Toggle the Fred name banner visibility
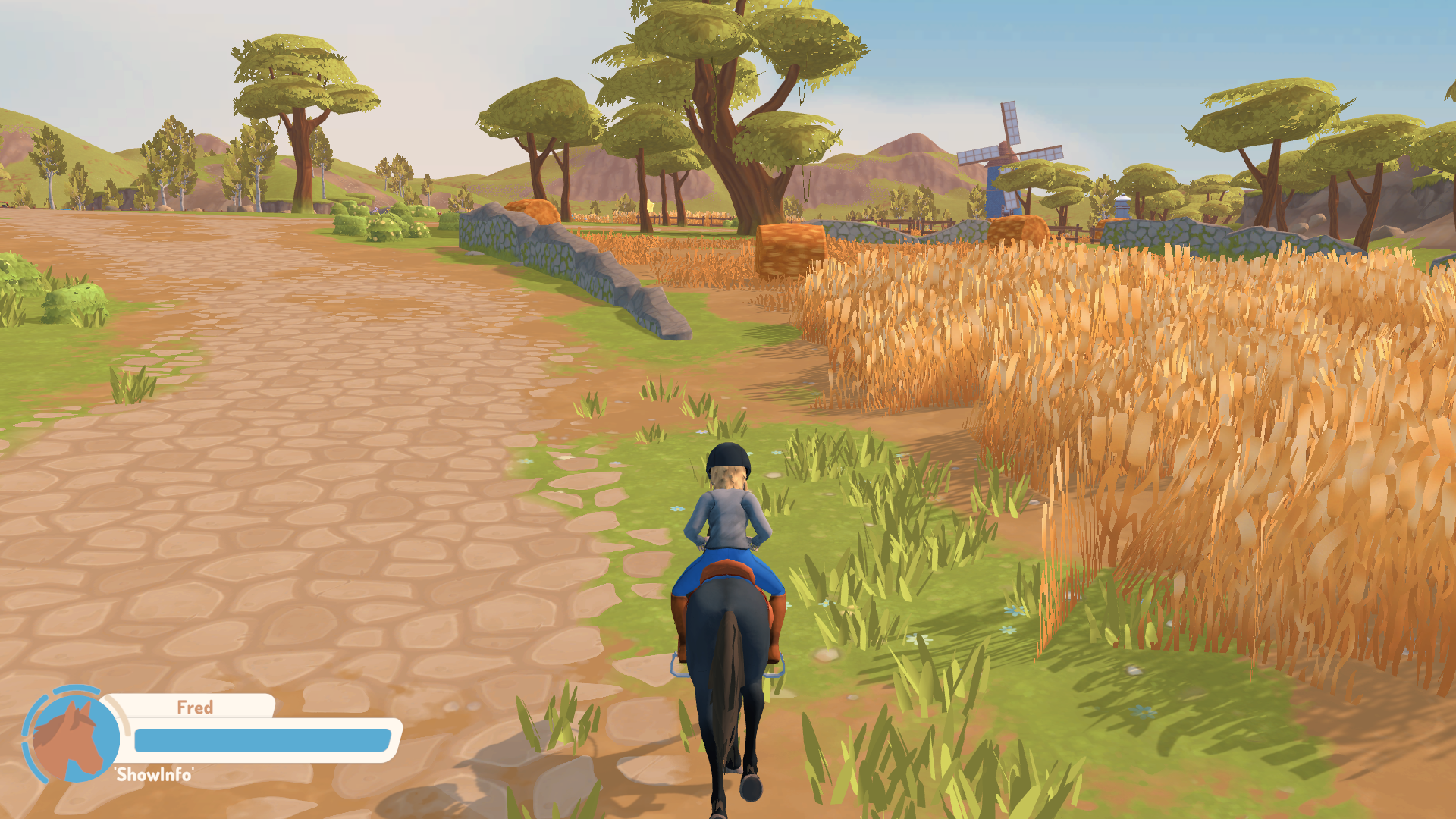The width and height of the screenshot is (1456, 819). (196, 708)
